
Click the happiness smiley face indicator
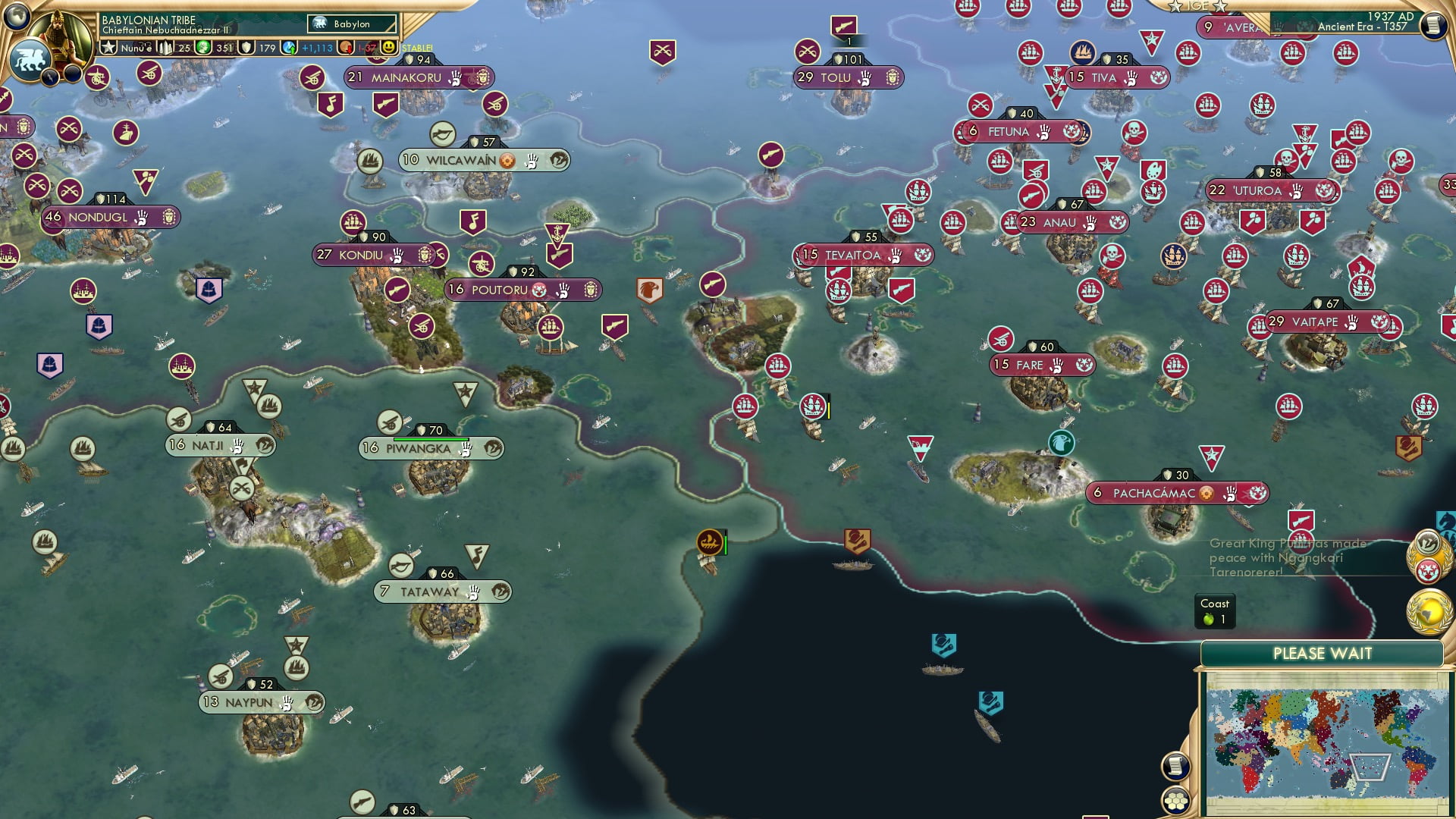click(388, 49)
